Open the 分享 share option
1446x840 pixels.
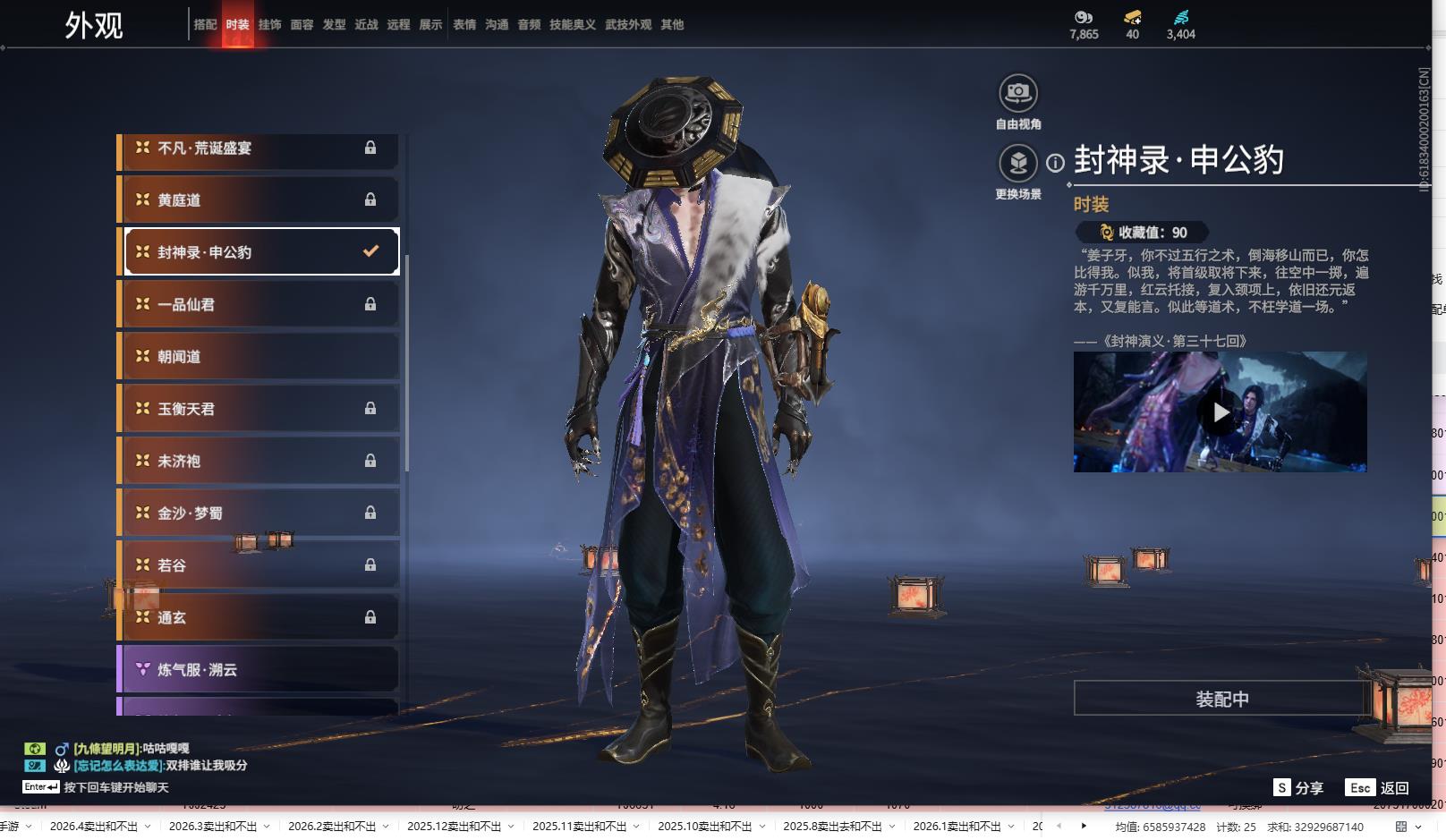pos(1298,788)
